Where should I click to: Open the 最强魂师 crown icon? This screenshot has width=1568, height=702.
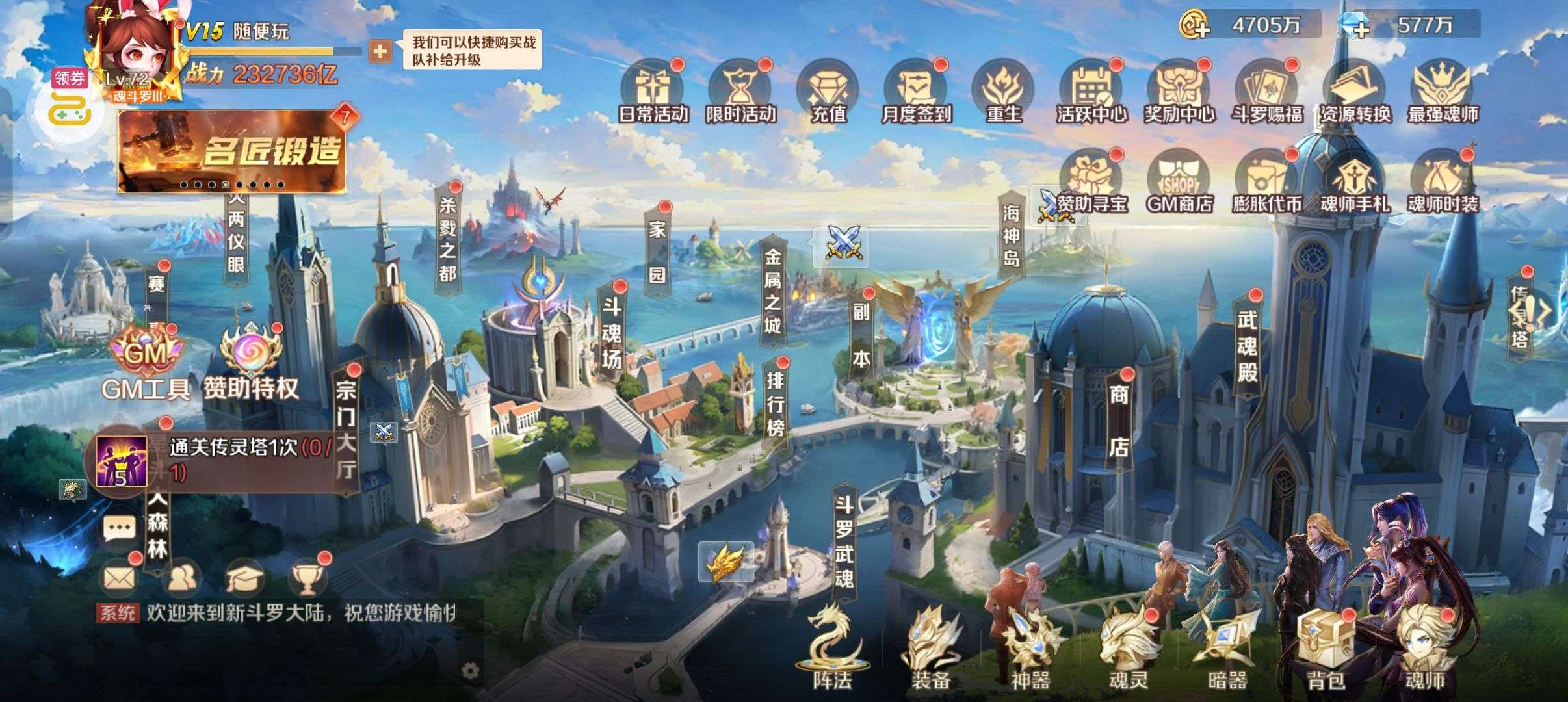point(1443,92)
